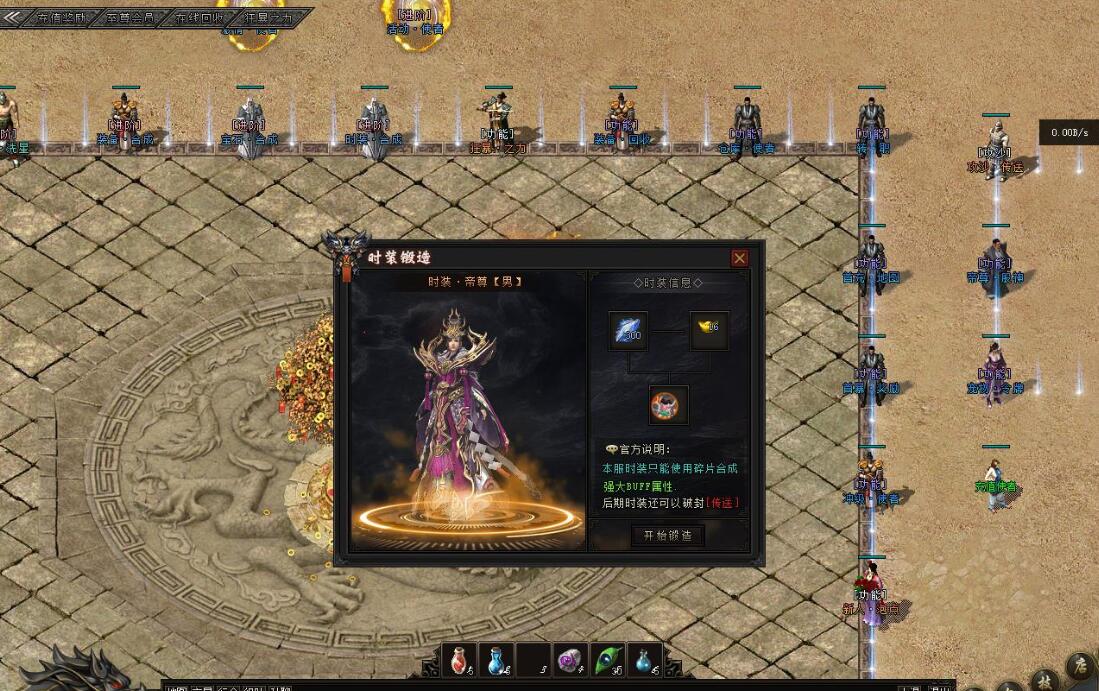
Task: Select the blue fragment material slot
Action: [x=629, y=331]
